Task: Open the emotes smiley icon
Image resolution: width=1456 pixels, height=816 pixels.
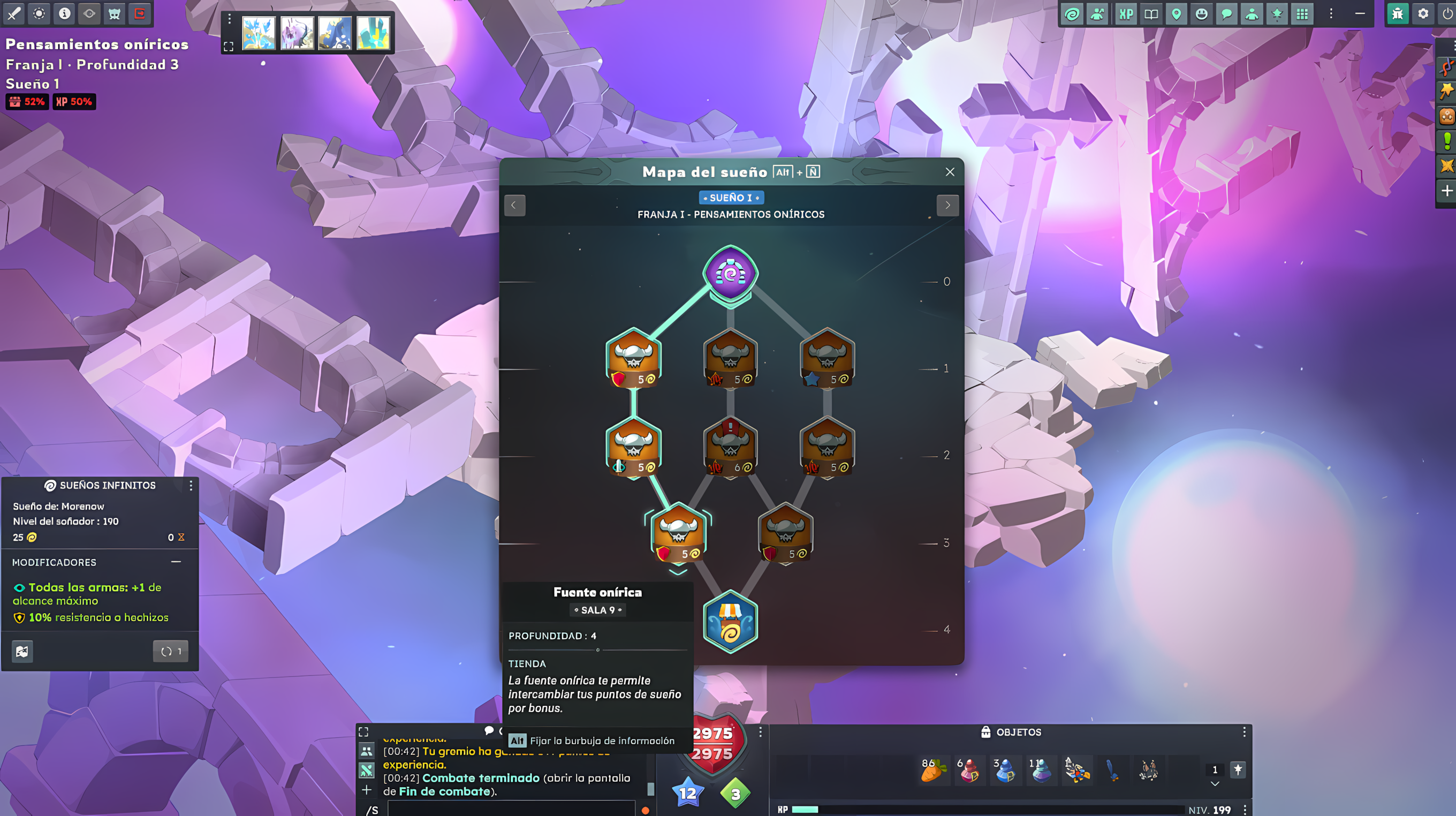Action: (1202, 14)
